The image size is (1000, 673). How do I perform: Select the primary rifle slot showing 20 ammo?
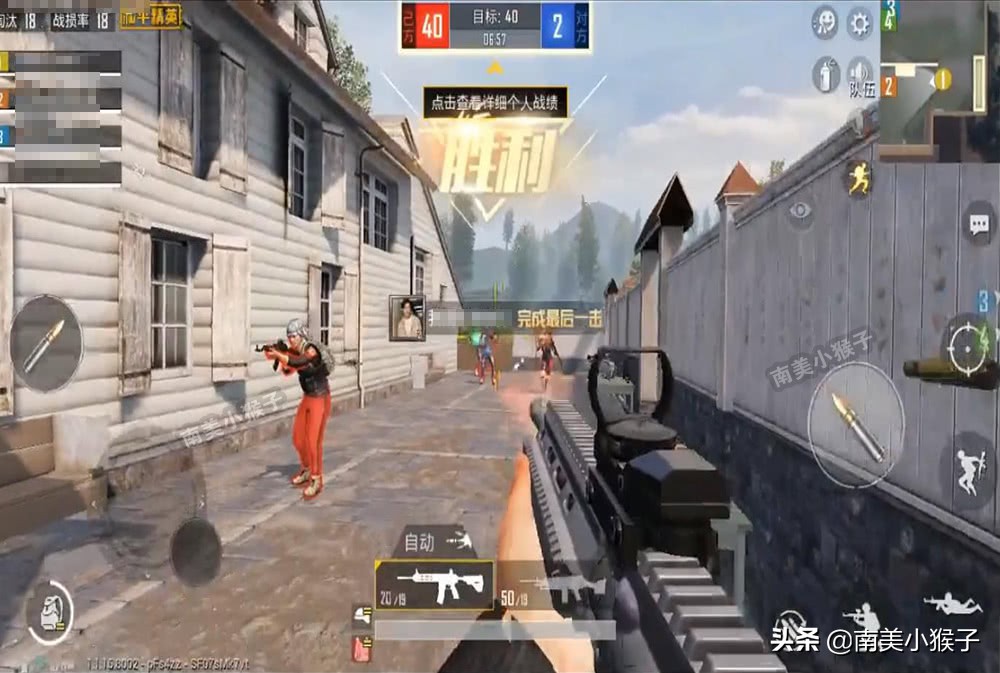pos(434,584)
